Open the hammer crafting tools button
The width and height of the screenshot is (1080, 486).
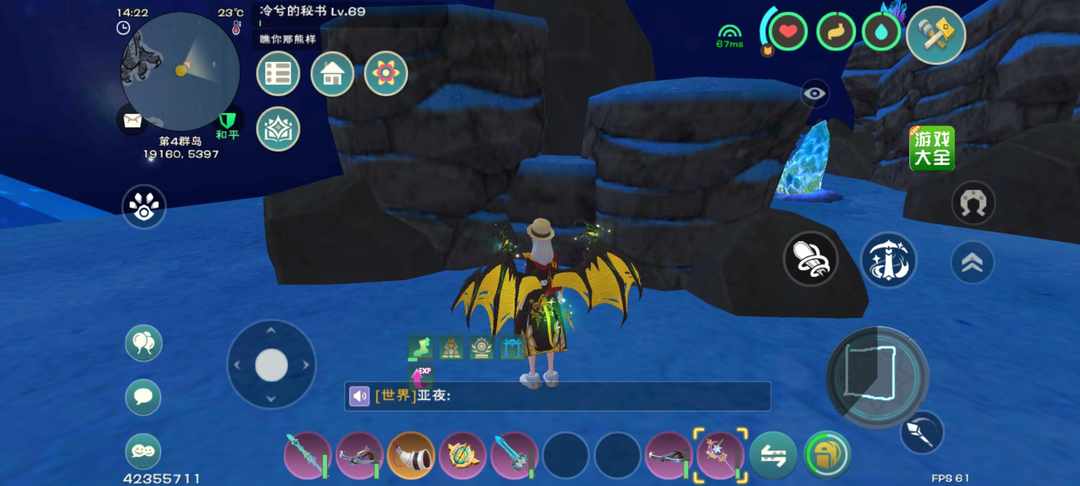click(935, 35)
